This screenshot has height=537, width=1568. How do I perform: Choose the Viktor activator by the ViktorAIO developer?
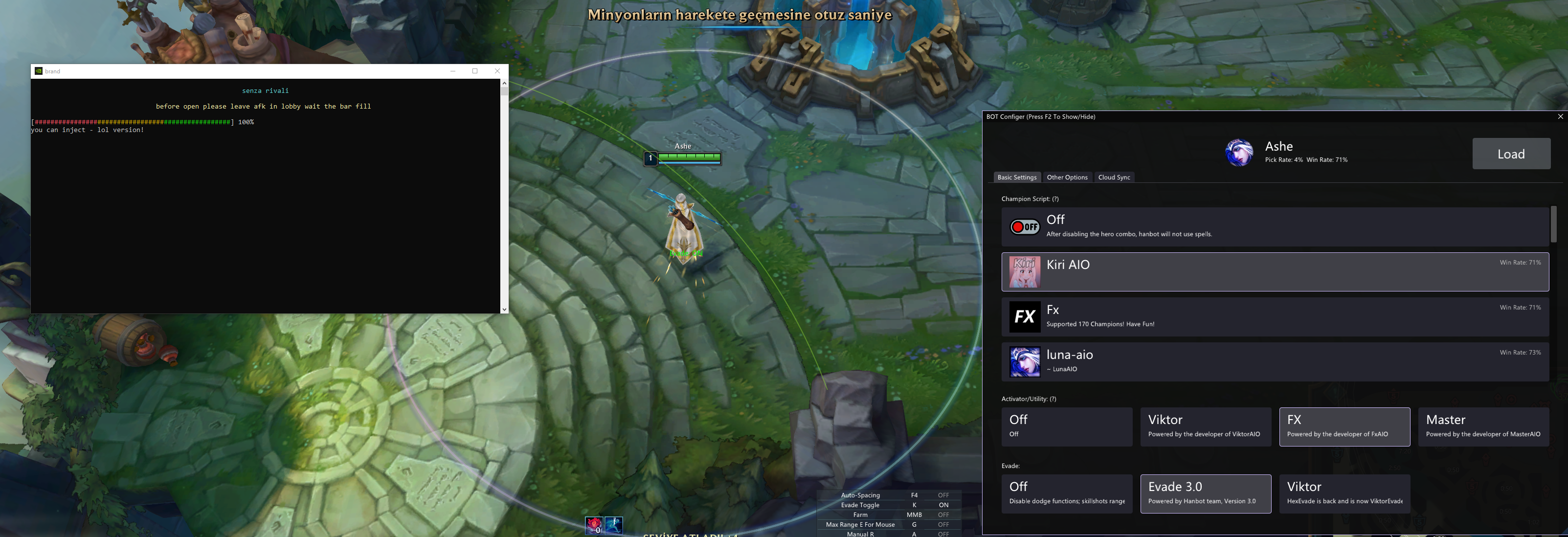point(1205,426)
